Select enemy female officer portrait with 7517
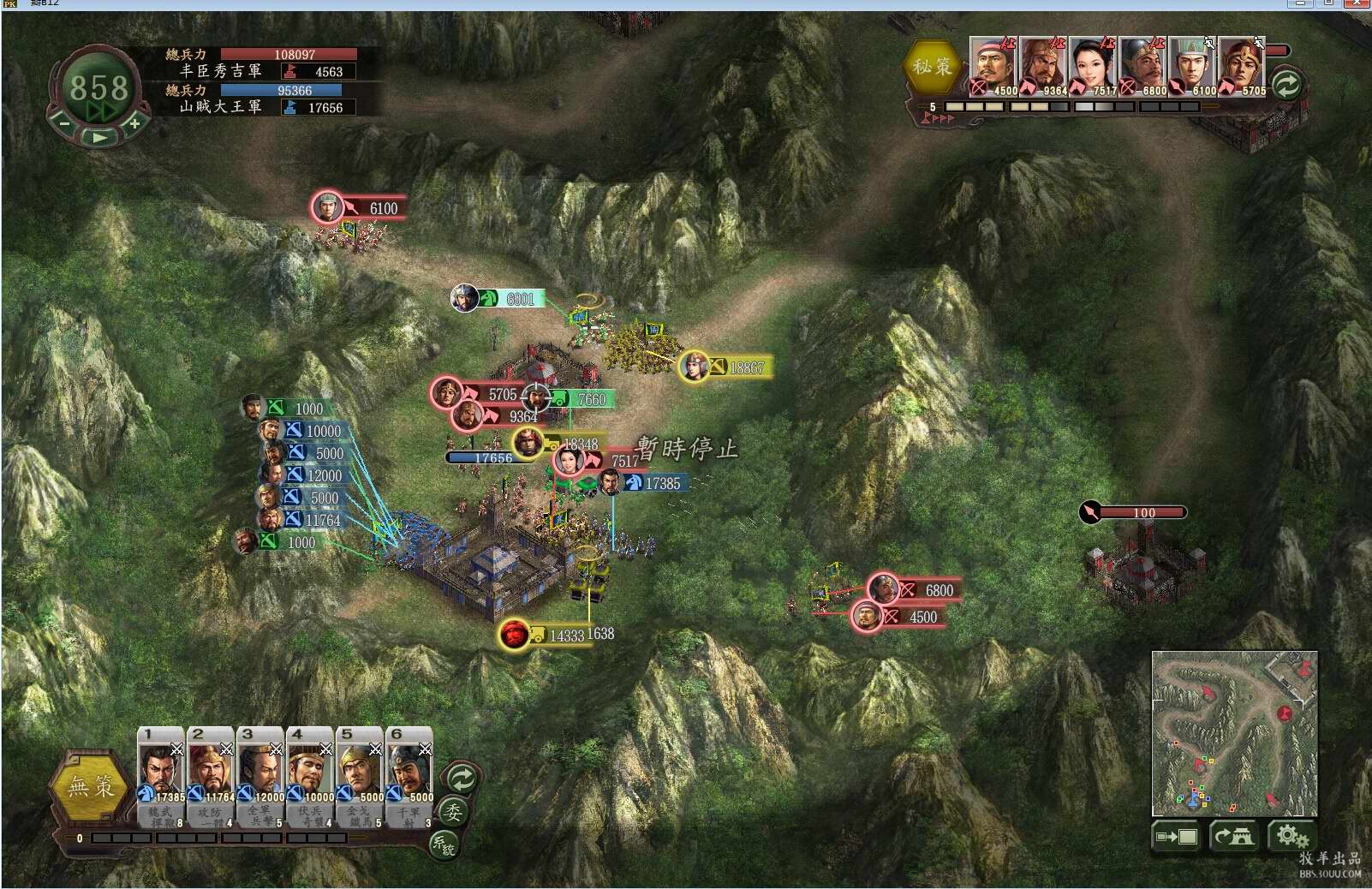 pyautogui.click(x=1092, y=65)
